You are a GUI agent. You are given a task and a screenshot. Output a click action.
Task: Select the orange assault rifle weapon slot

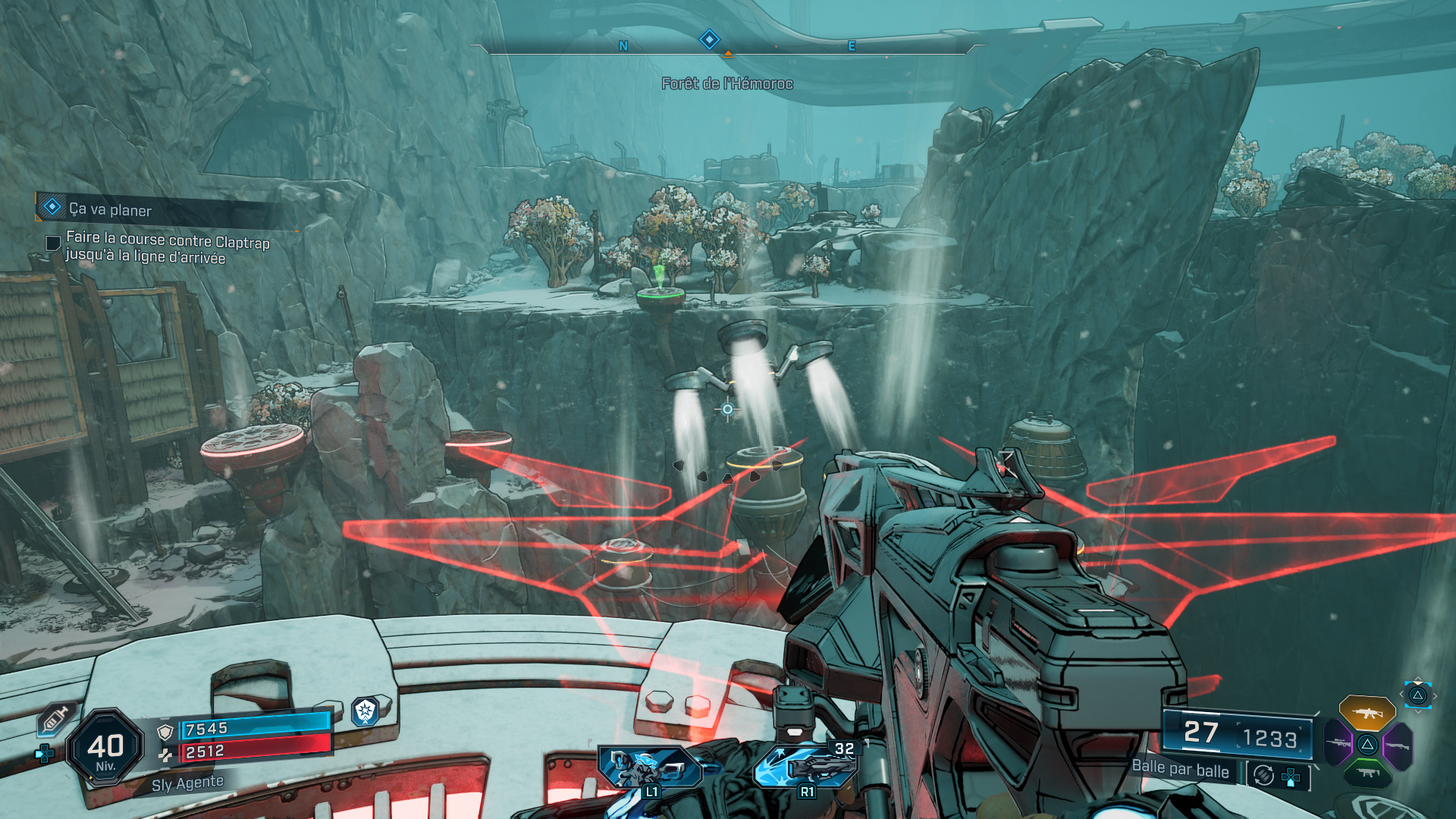tap(1367, 713)
